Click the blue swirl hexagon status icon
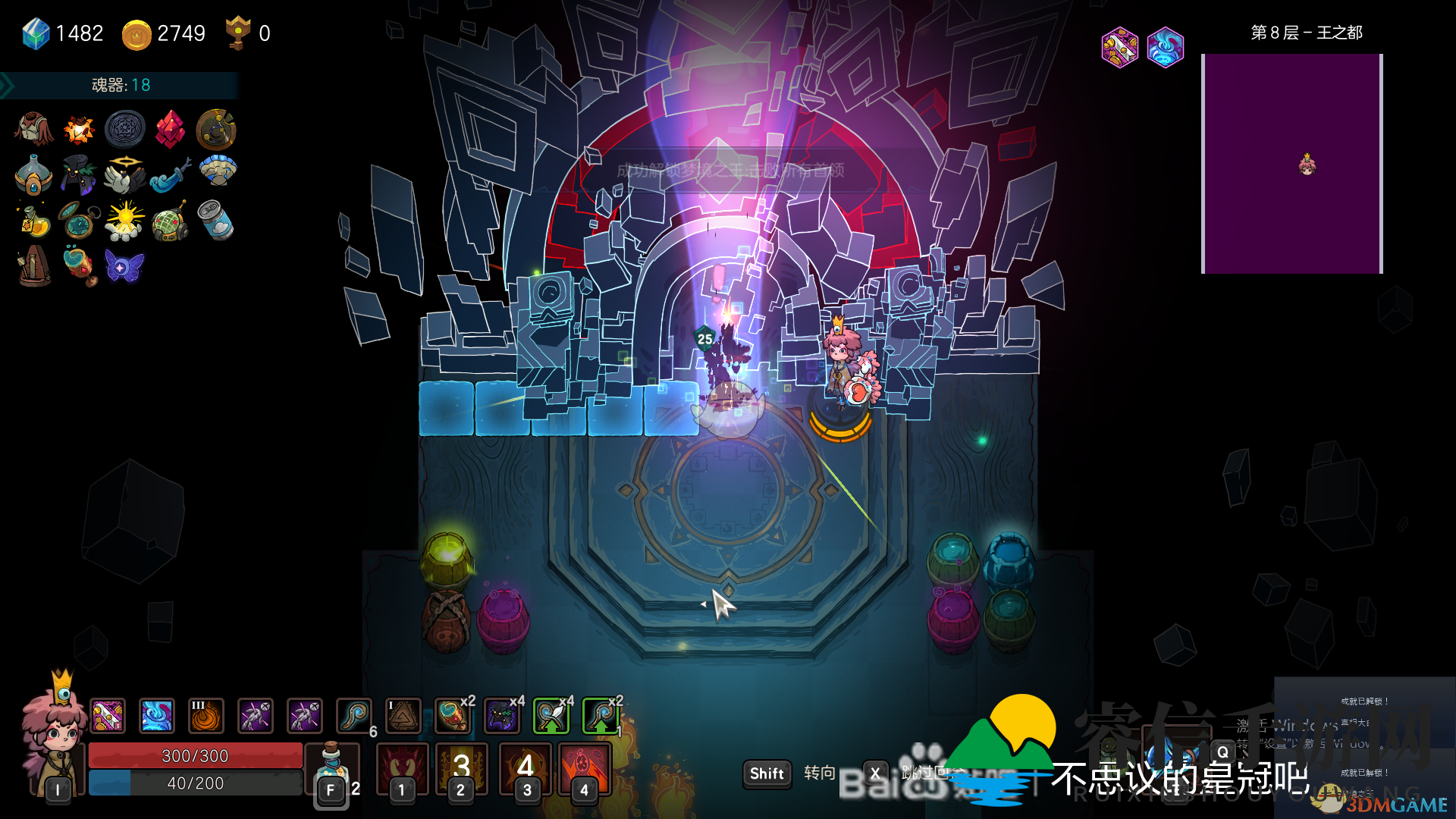1456x819 pixels. click(x=1166, y=48)
